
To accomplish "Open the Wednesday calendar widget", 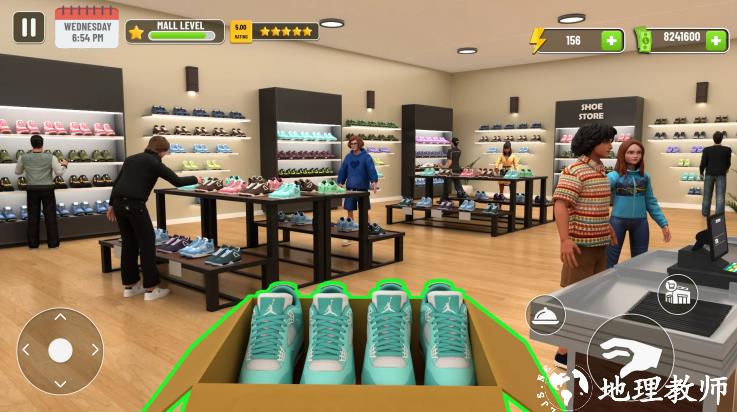I will 86,28.
